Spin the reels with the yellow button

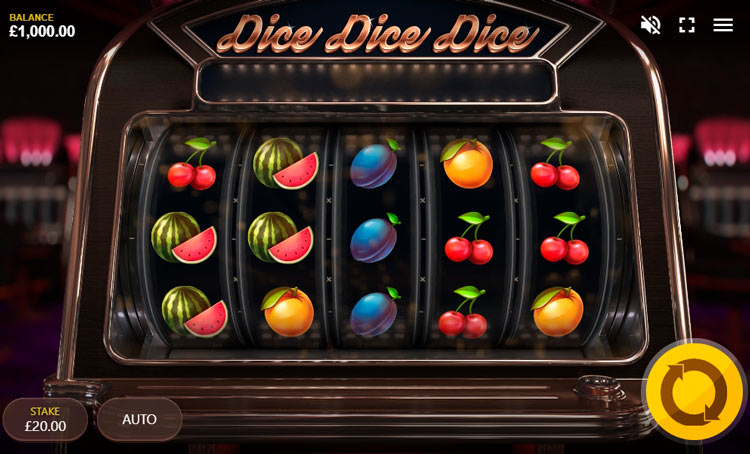[694, 392]
